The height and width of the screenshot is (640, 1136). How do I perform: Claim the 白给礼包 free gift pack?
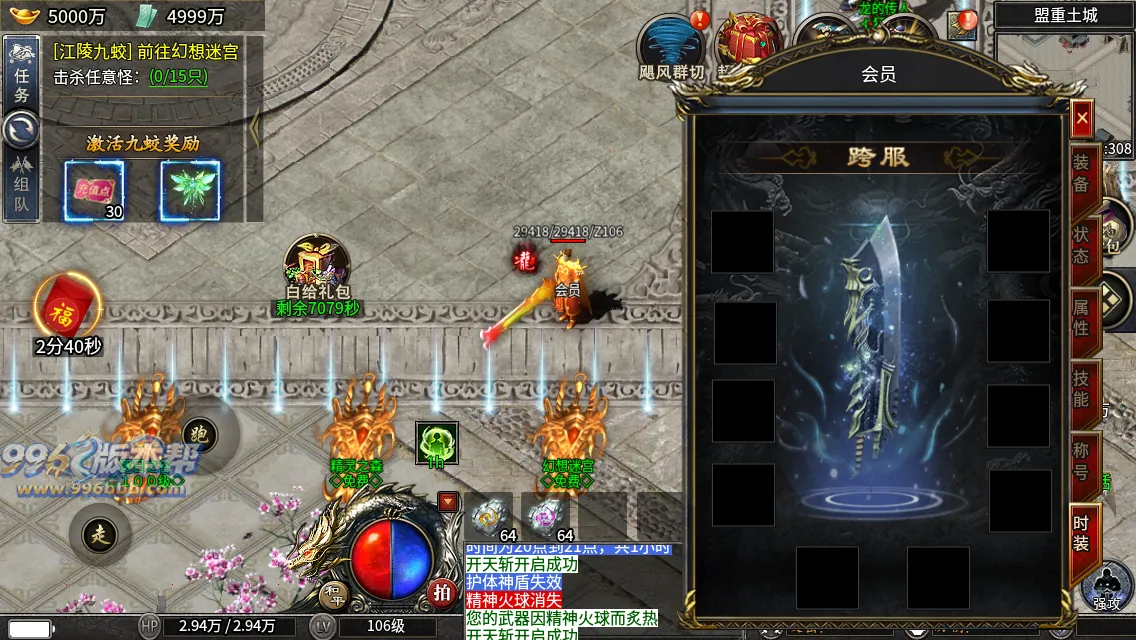pyautogui.click(x=316, y=265)
